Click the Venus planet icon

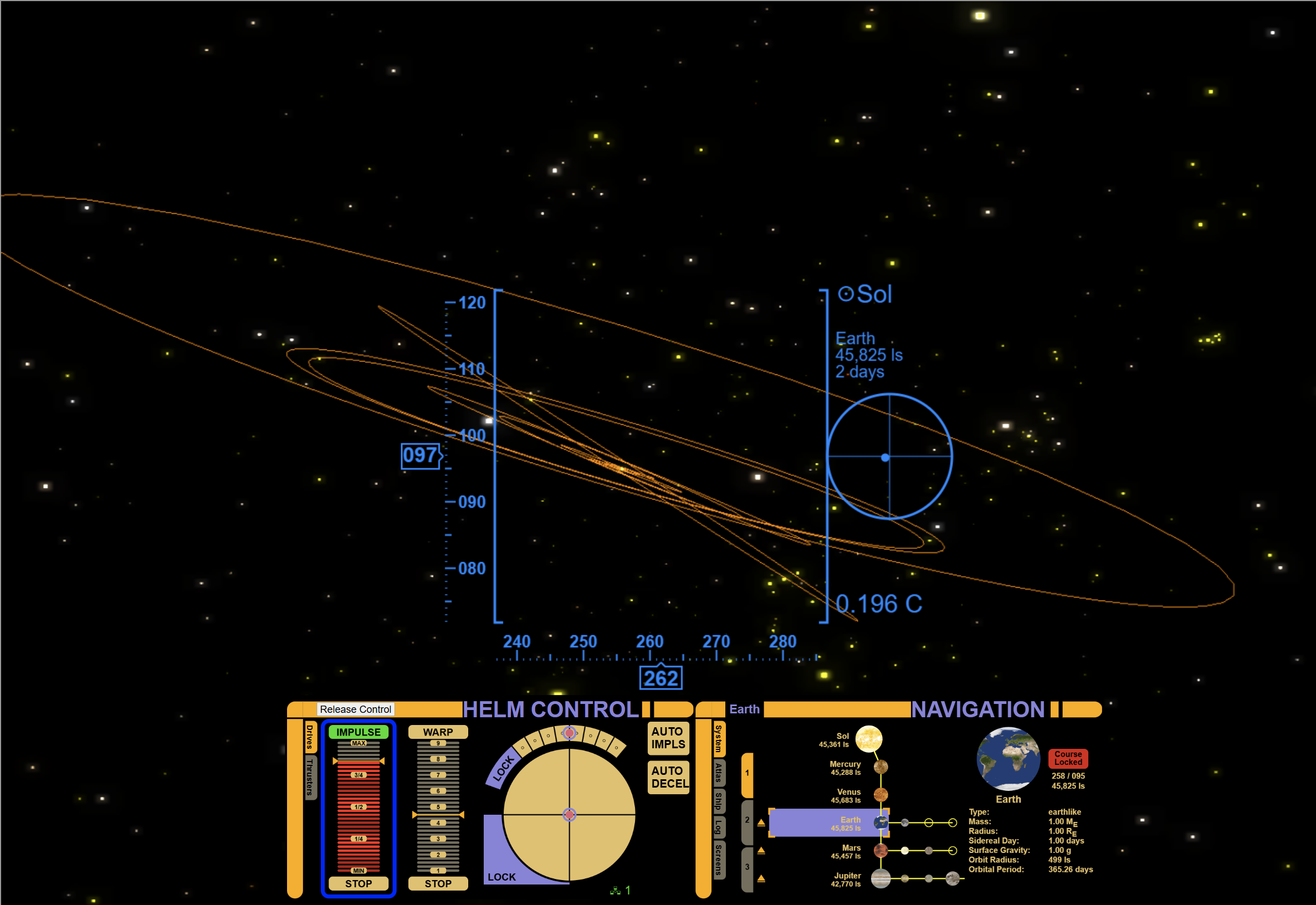[882, 795]
